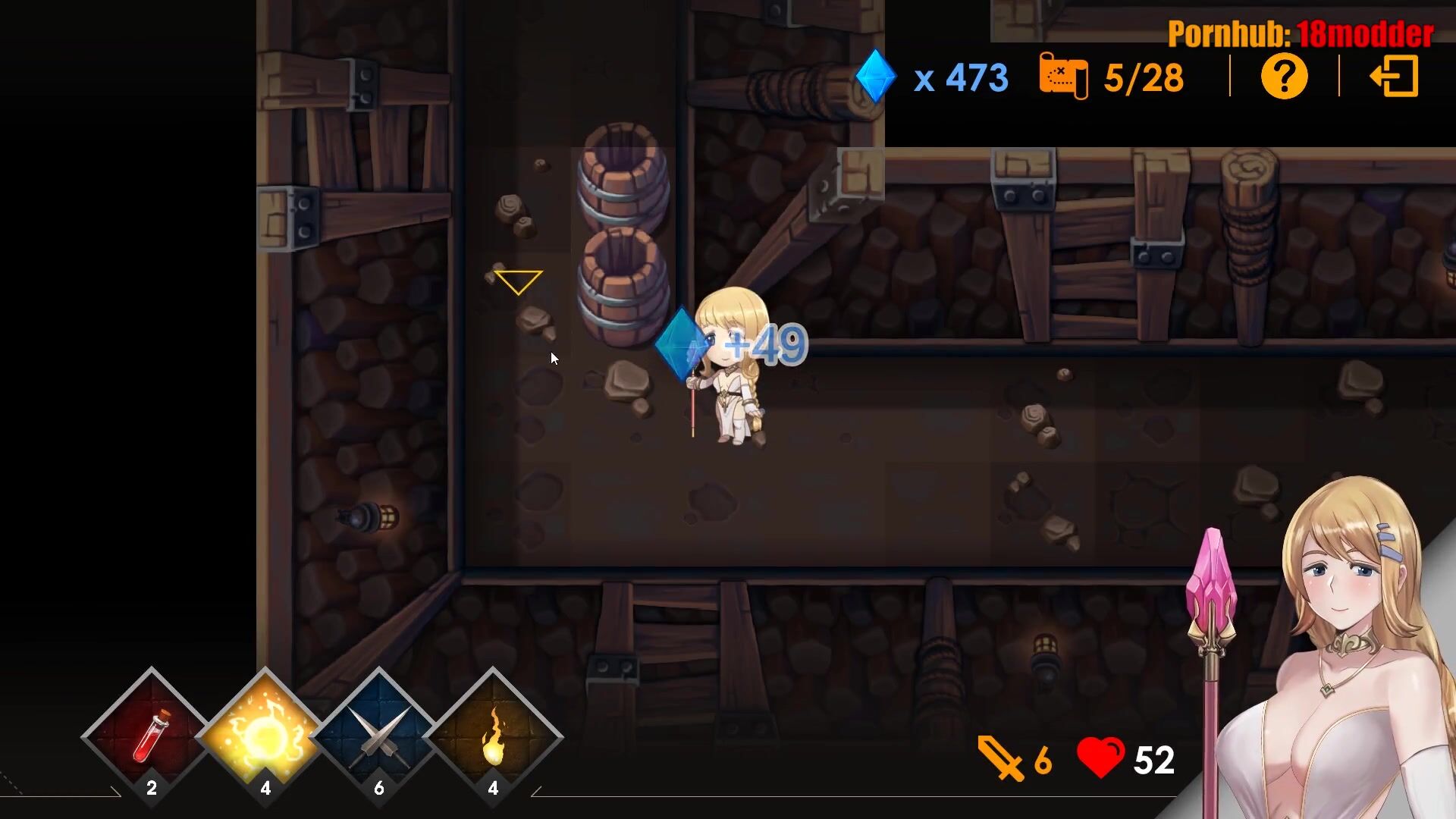Click the exit door button
This screenshot has height=819, width=1456.
coord(1394,77)
